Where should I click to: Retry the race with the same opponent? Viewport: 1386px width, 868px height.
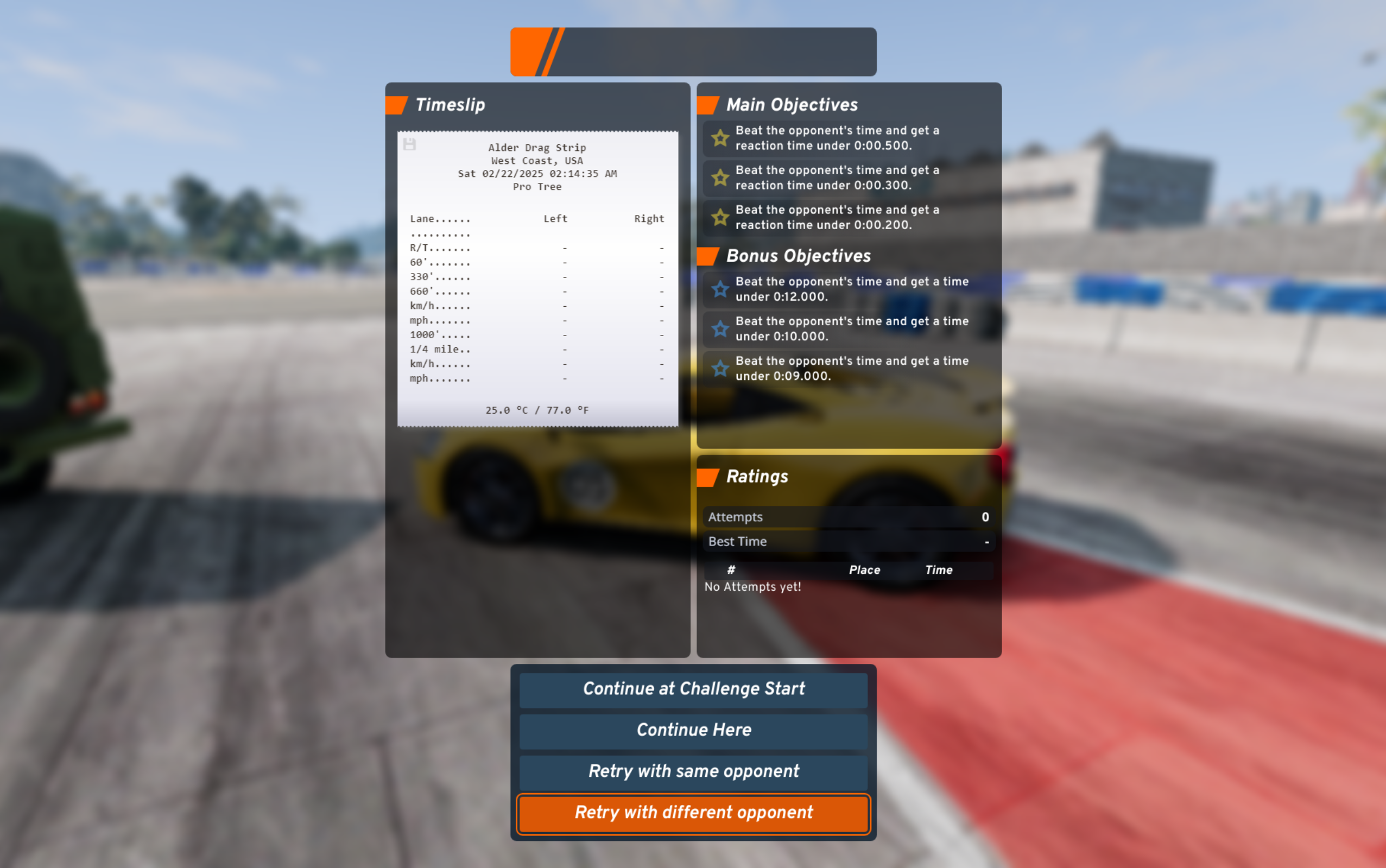693,771
